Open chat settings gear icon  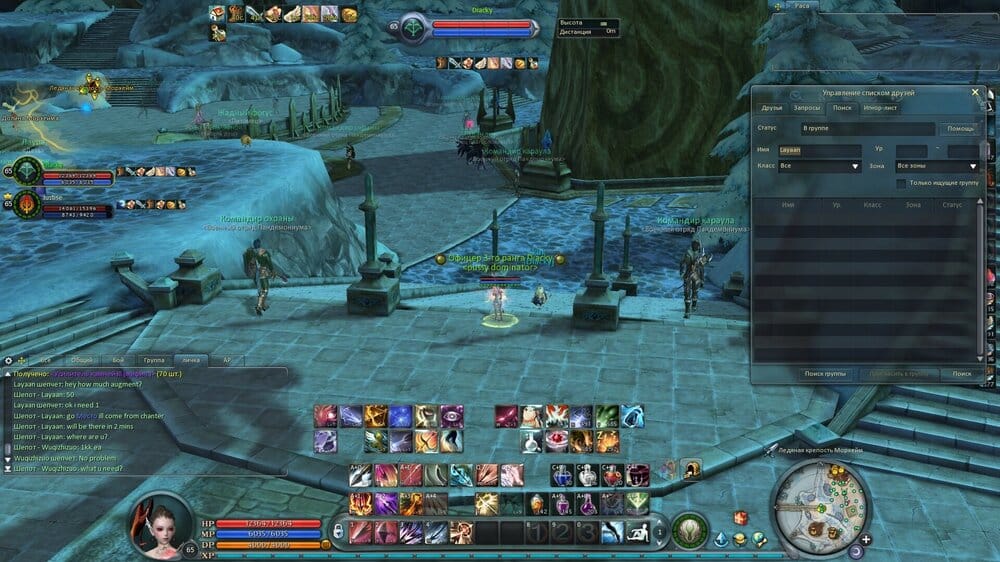pyautogui.click(x=8, y=360)
